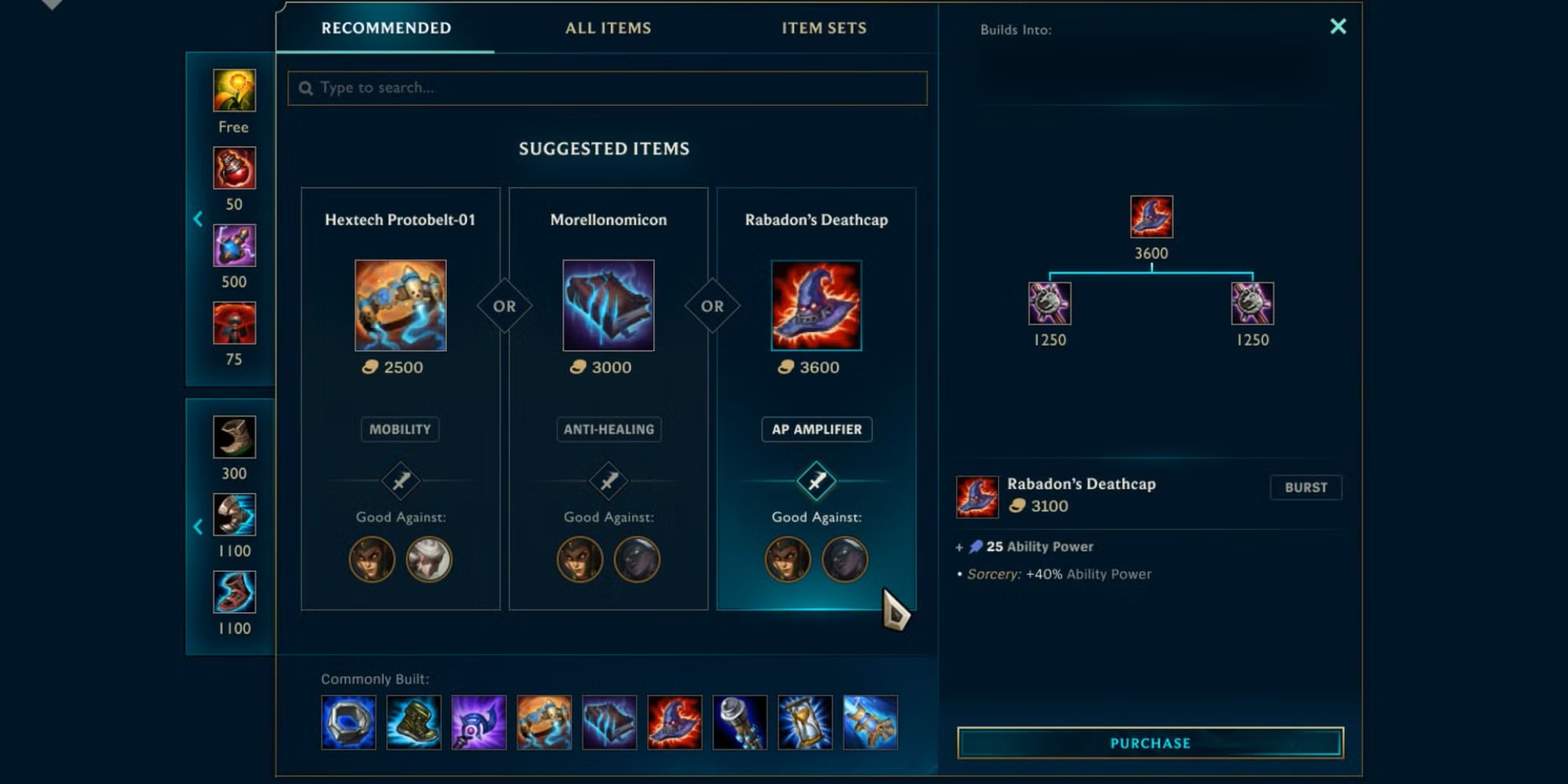This screenshot has width=1568, height=784.
Task: Select the ring item in Commonly Built
Action: tap(349, 722)
